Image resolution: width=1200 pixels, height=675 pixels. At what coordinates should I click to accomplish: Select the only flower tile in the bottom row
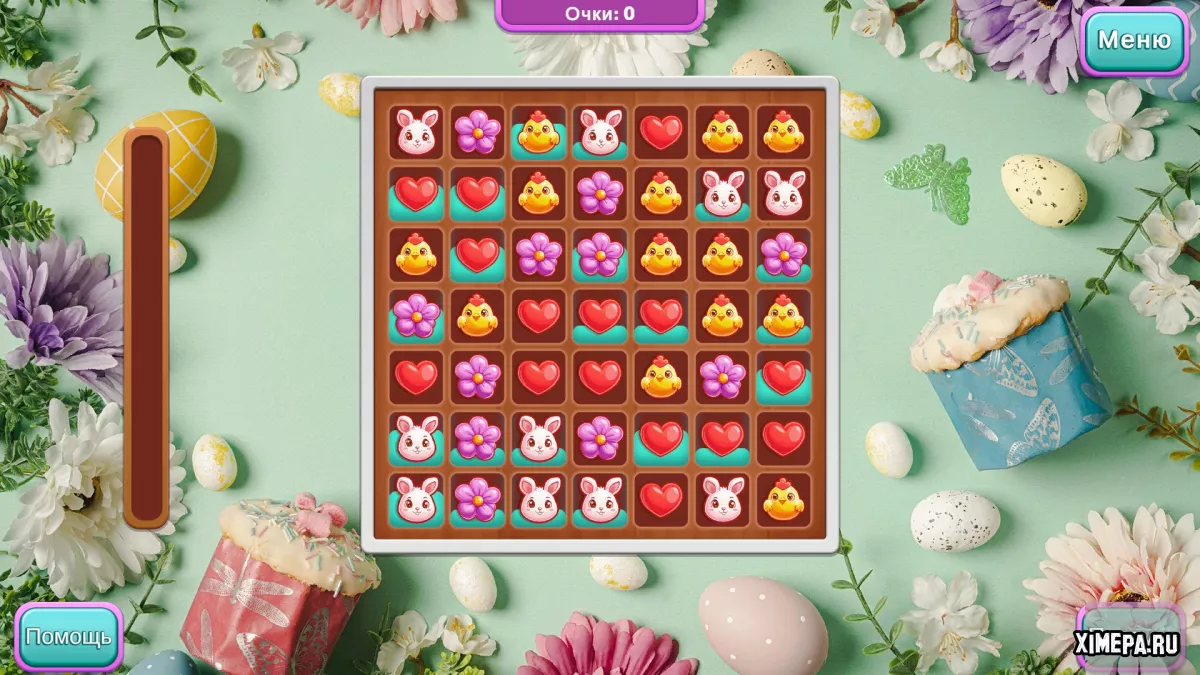478,499
